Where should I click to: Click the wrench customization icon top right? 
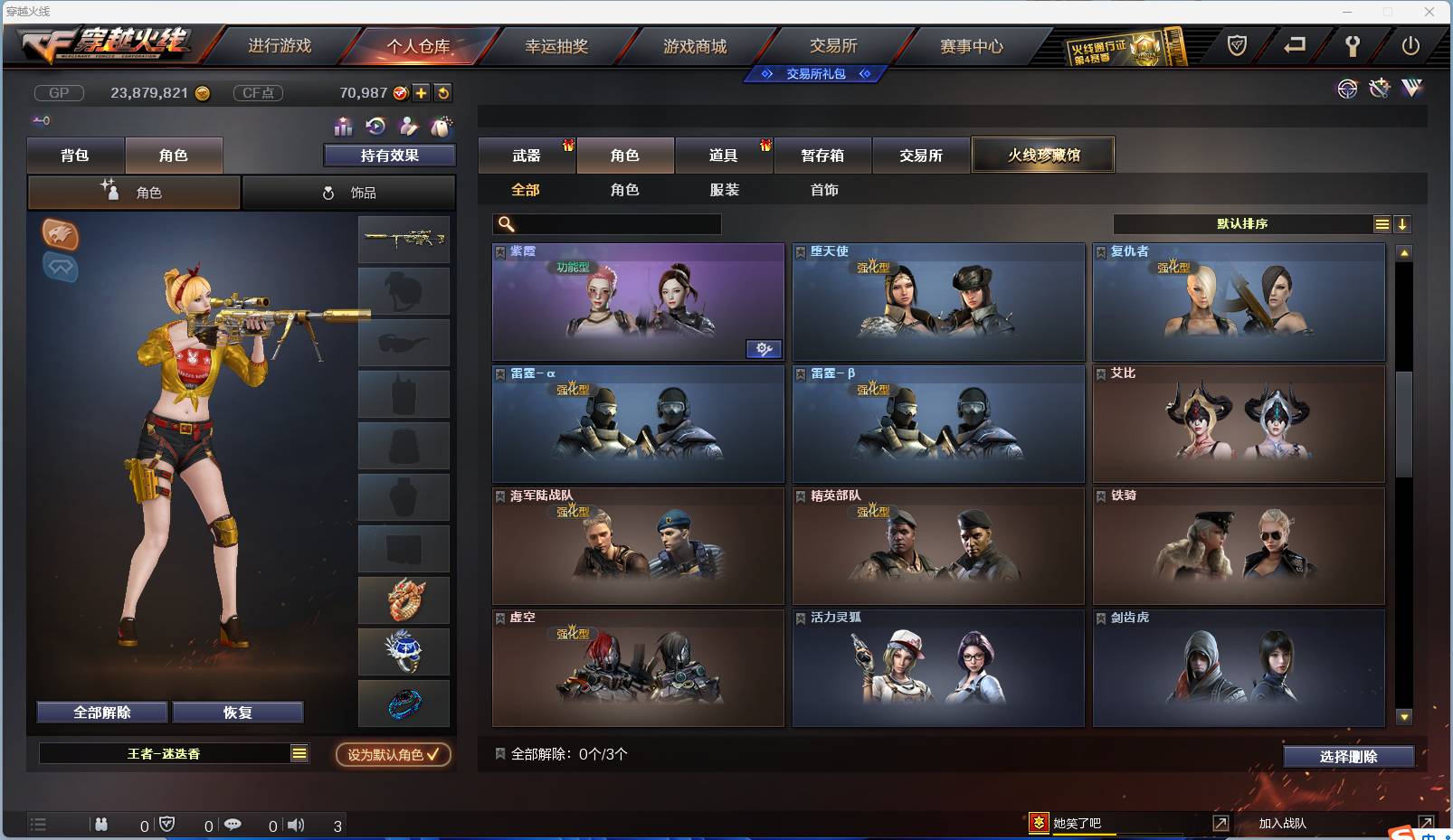click(x=1379, y=89)
